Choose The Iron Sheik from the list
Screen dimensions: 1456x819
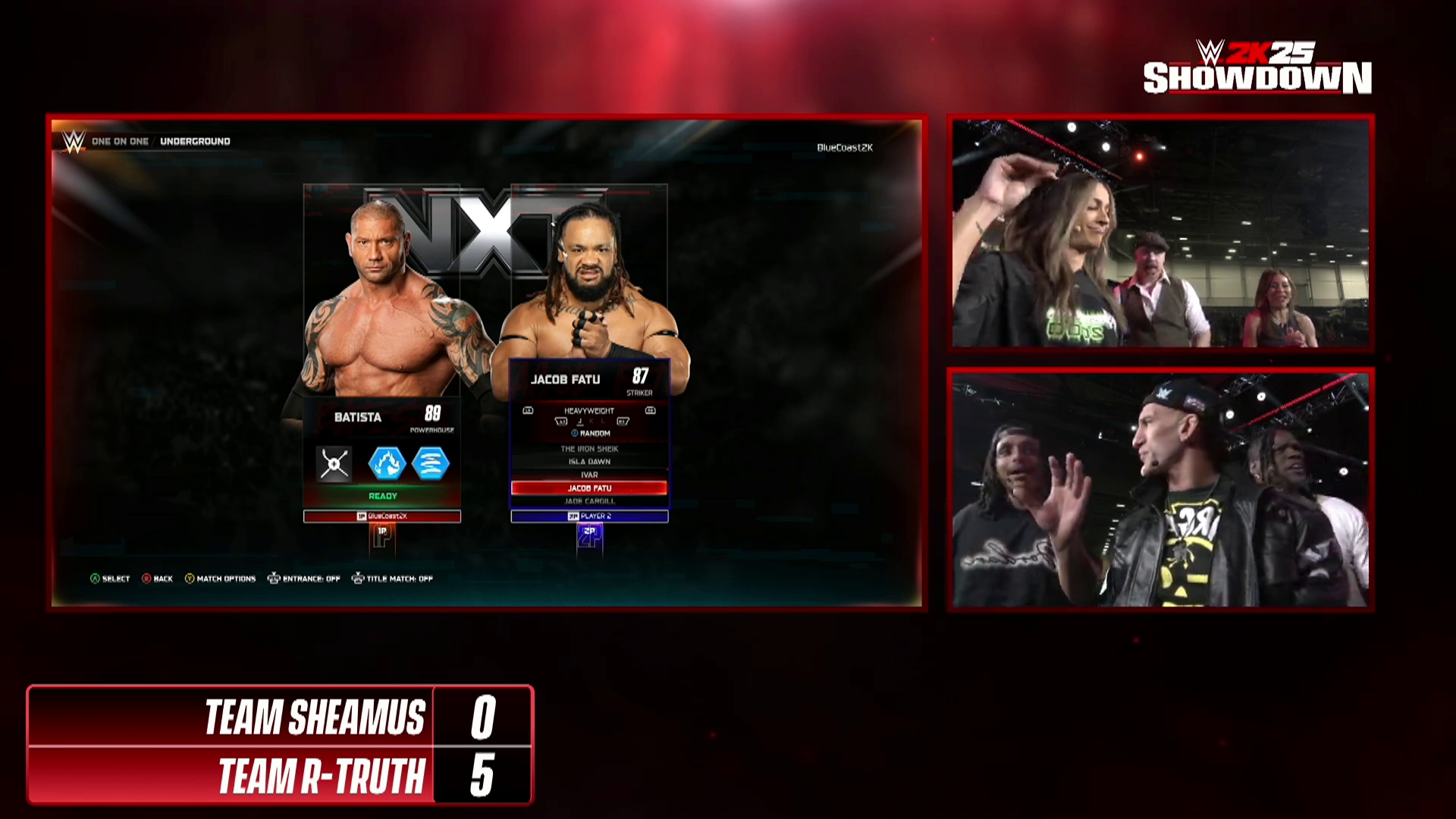[589, 449]
